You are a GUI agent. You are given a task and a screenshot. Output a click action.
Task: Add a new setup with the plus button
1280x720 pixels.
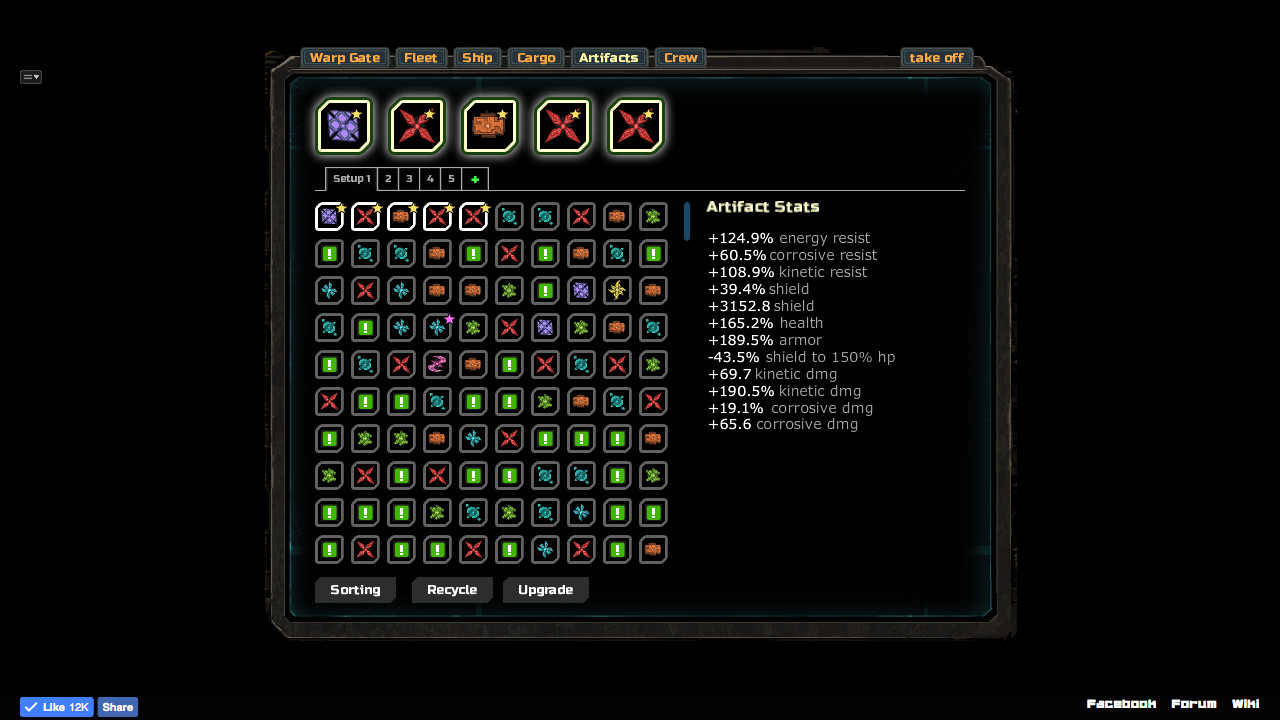click(475, 178)
